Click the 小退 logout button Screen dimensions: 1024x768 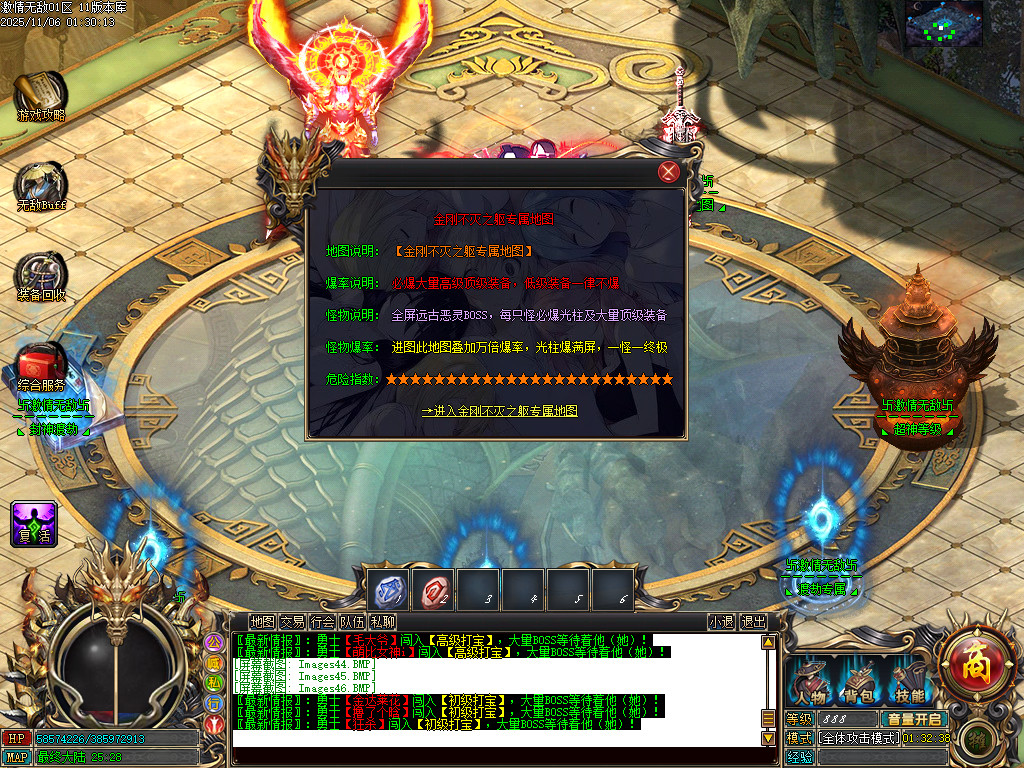721,622
